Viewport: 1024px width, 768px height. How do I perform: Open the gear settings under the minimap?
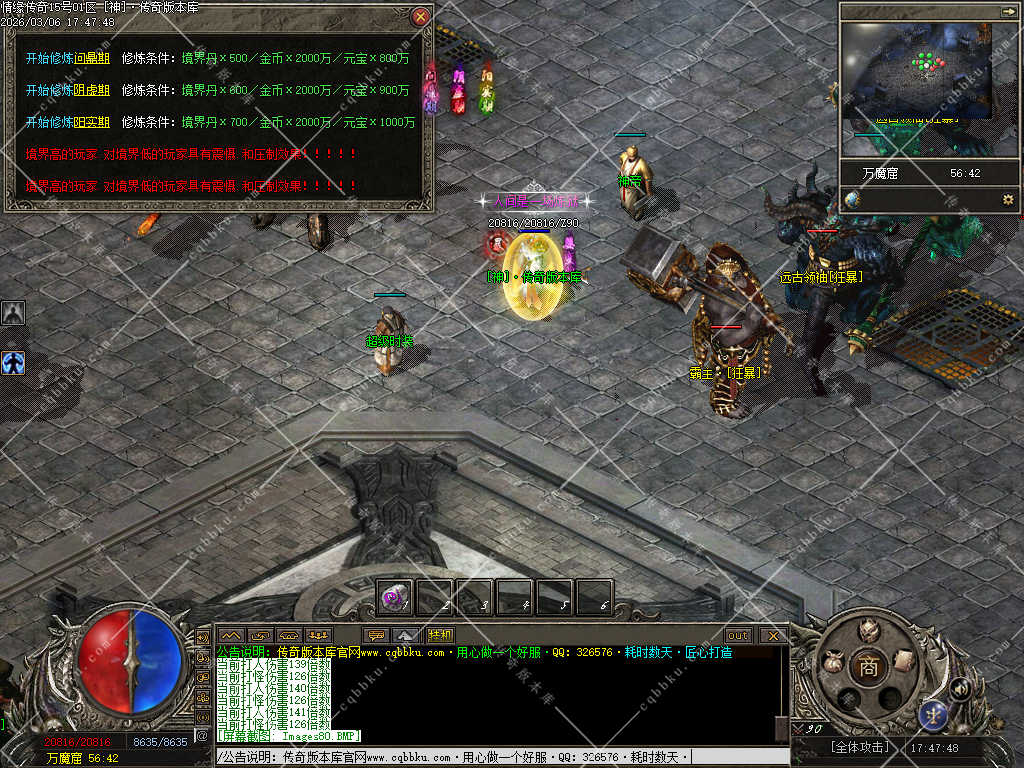pyautogui.click(x=1007, y=200)
